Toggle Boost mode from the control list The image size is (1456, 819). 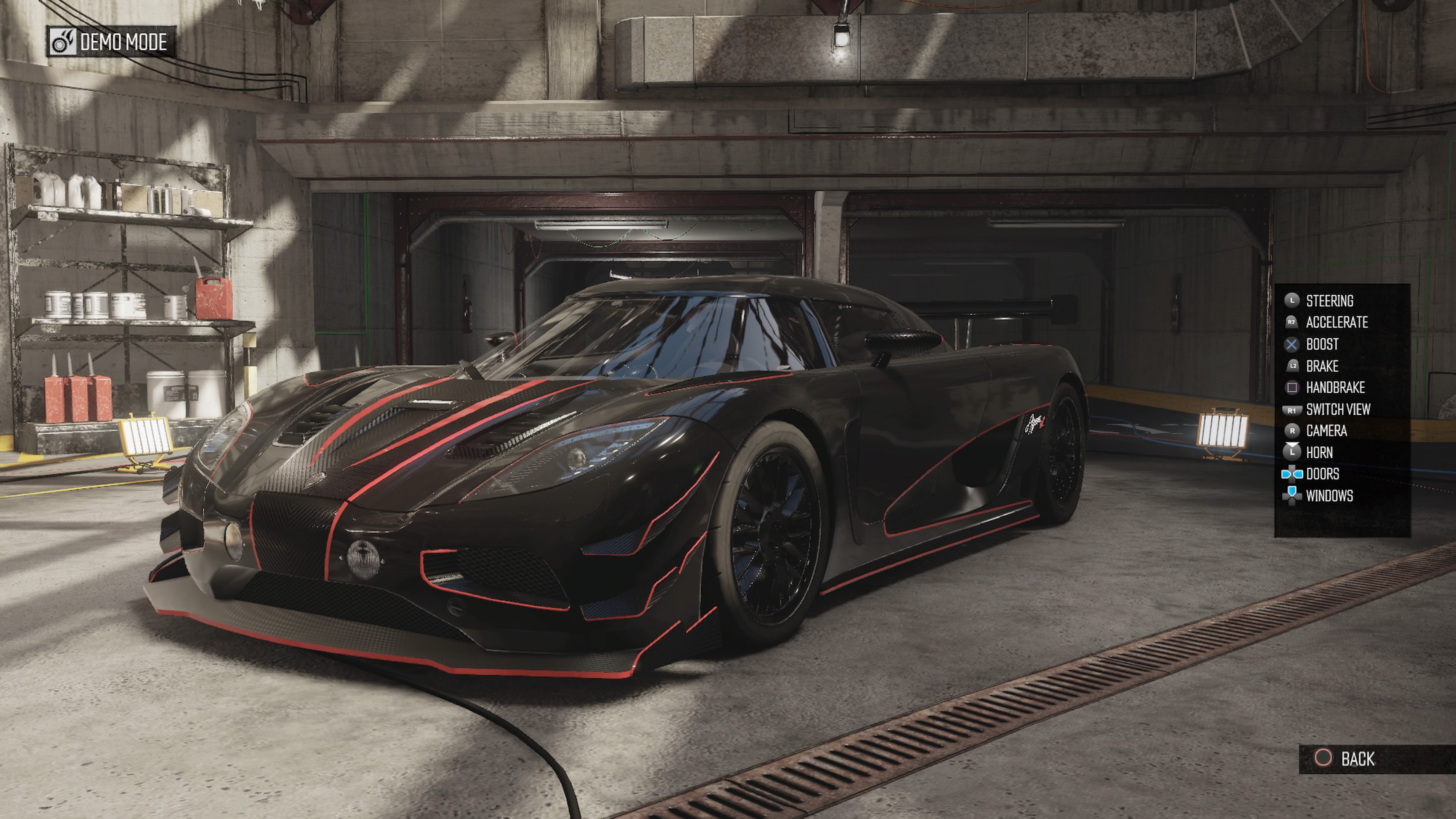1323,345
